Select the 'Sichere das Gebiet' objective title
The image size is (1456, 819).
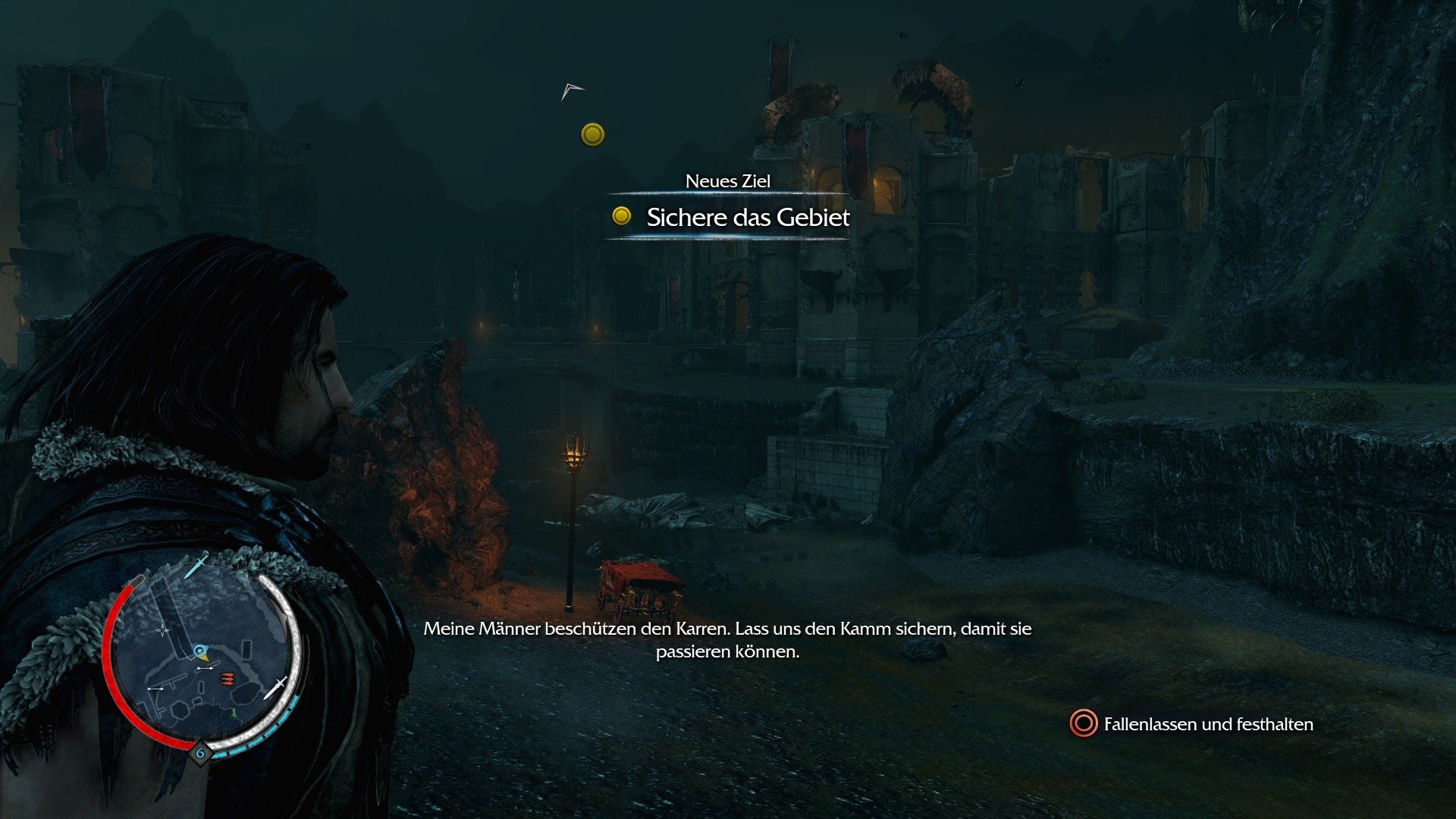747,218
